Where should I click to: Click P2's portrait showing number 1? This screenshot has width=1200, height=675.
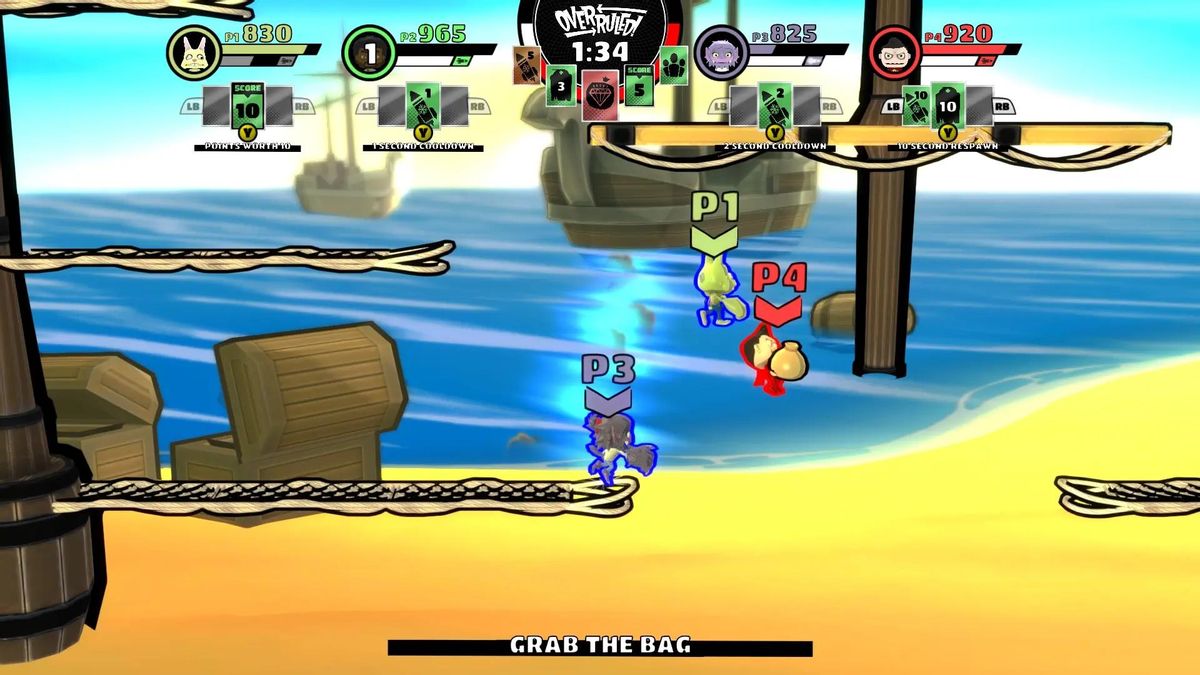click(x=369, y=53)
